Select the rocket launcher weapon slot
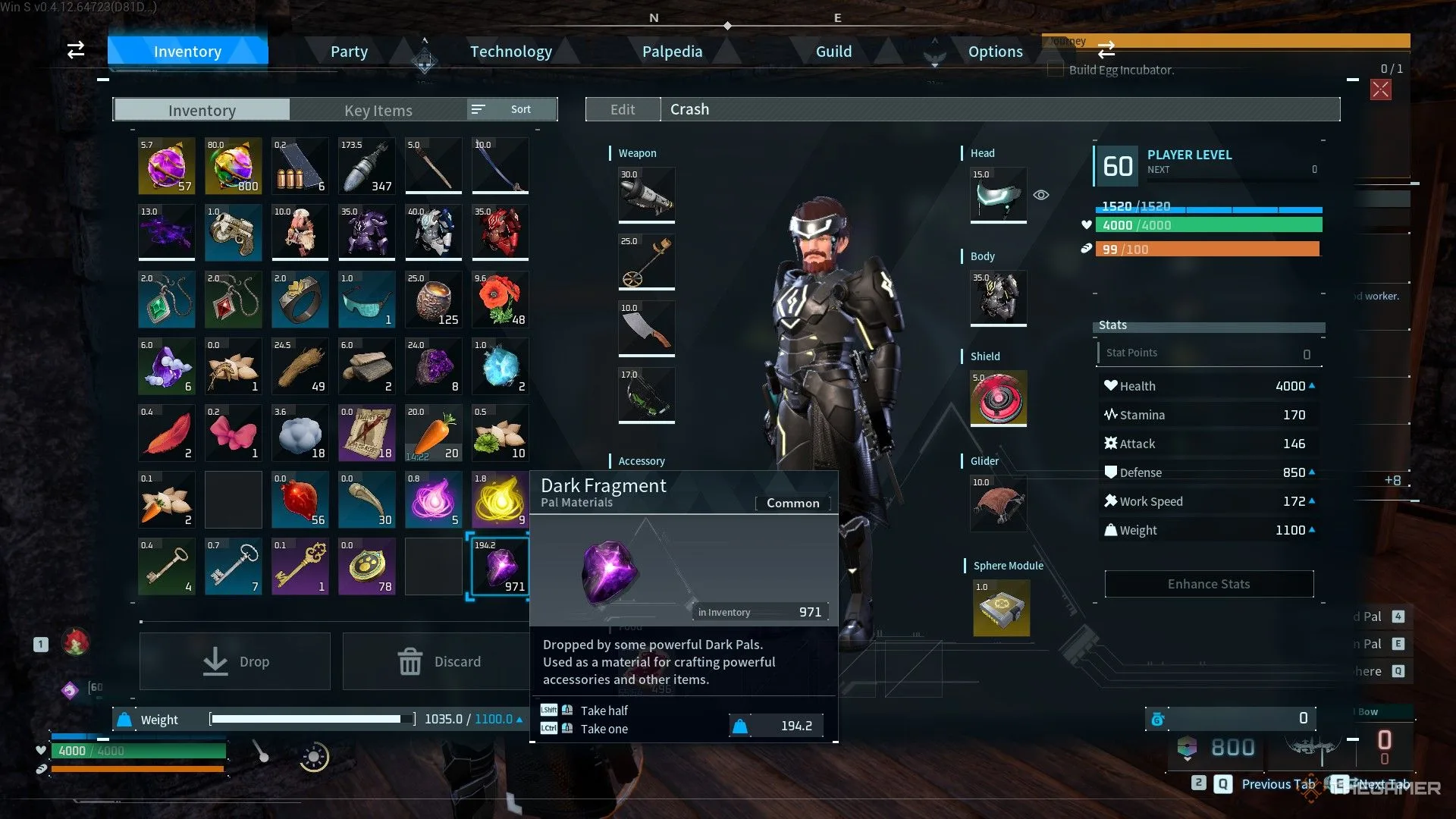 coord(646,195)
